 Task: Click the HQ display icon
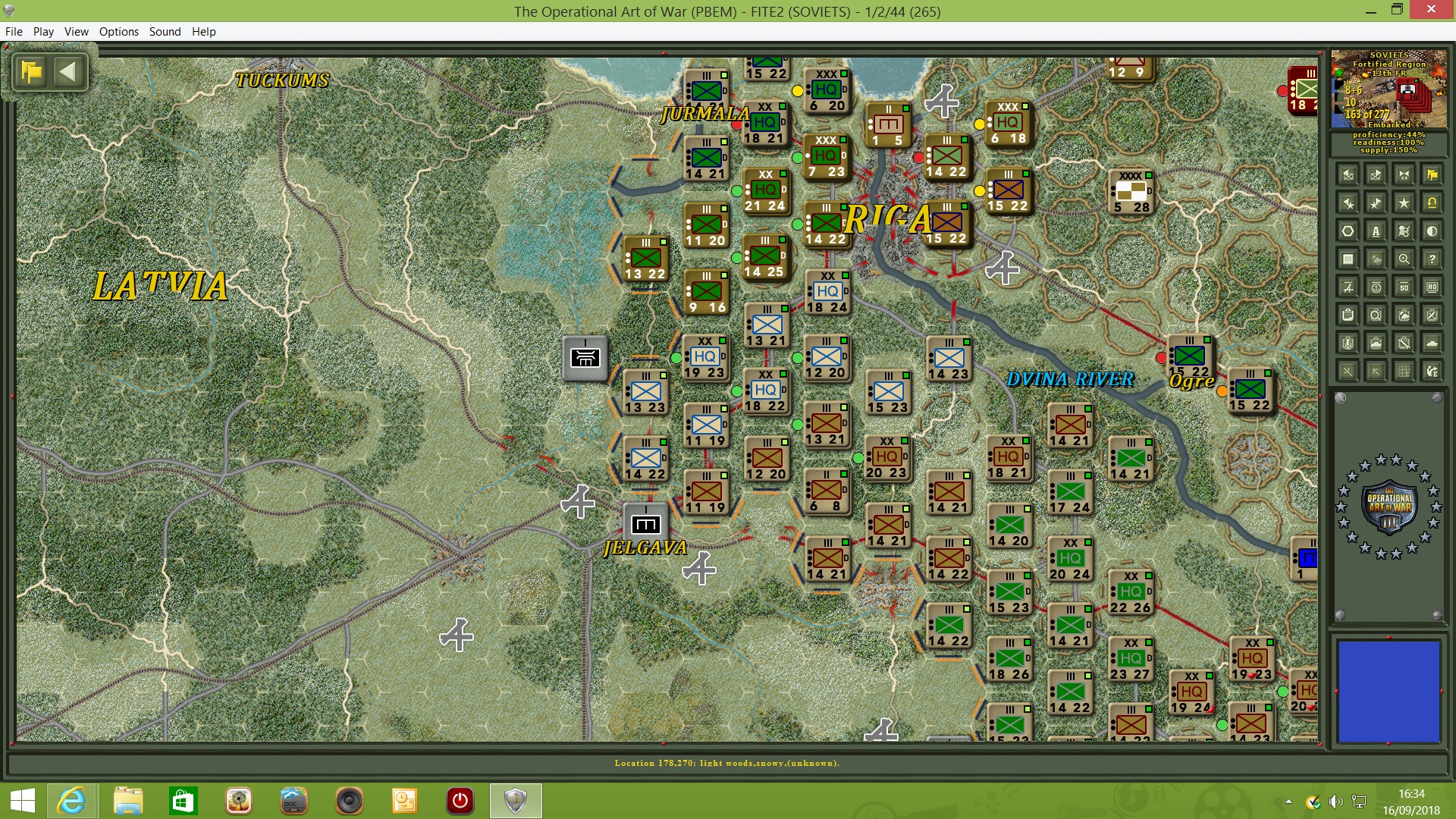click(x=1432, y=287)
